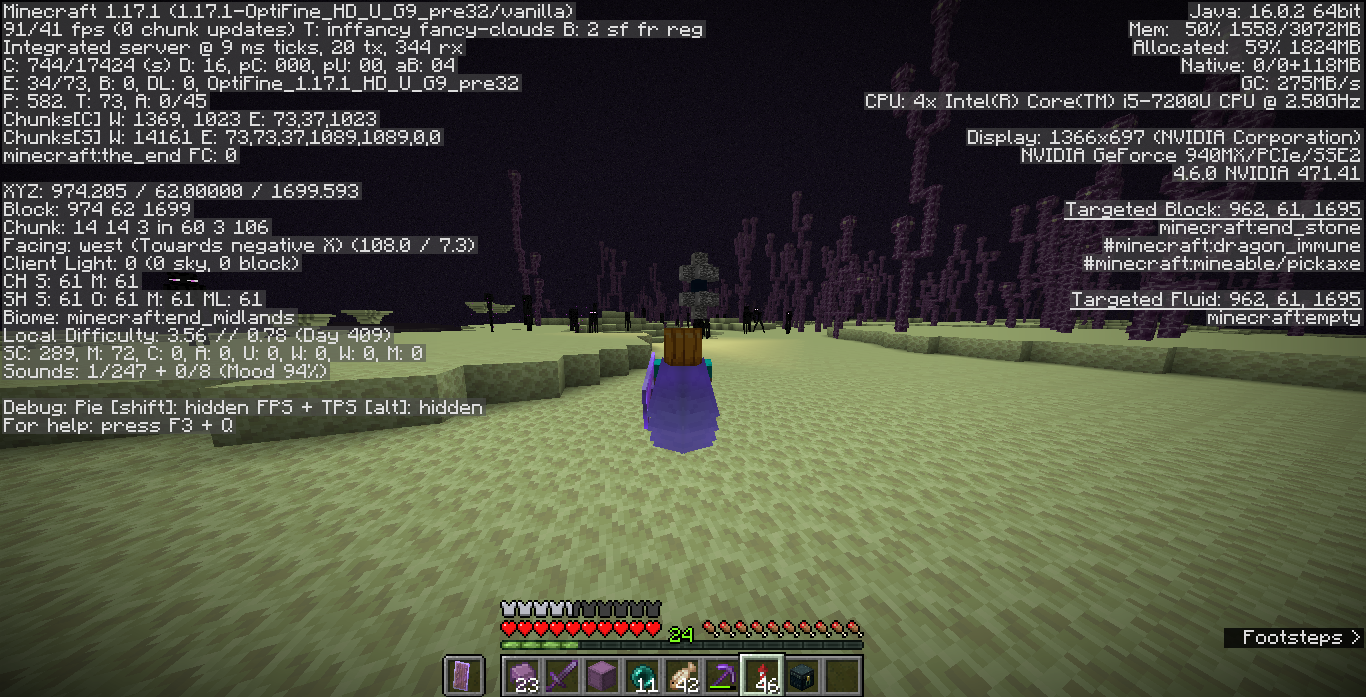Screen dimensions: 1366x697
Task: Select the enchanted pickaxe hotbar slot
Action: click(x=722, y=675)
